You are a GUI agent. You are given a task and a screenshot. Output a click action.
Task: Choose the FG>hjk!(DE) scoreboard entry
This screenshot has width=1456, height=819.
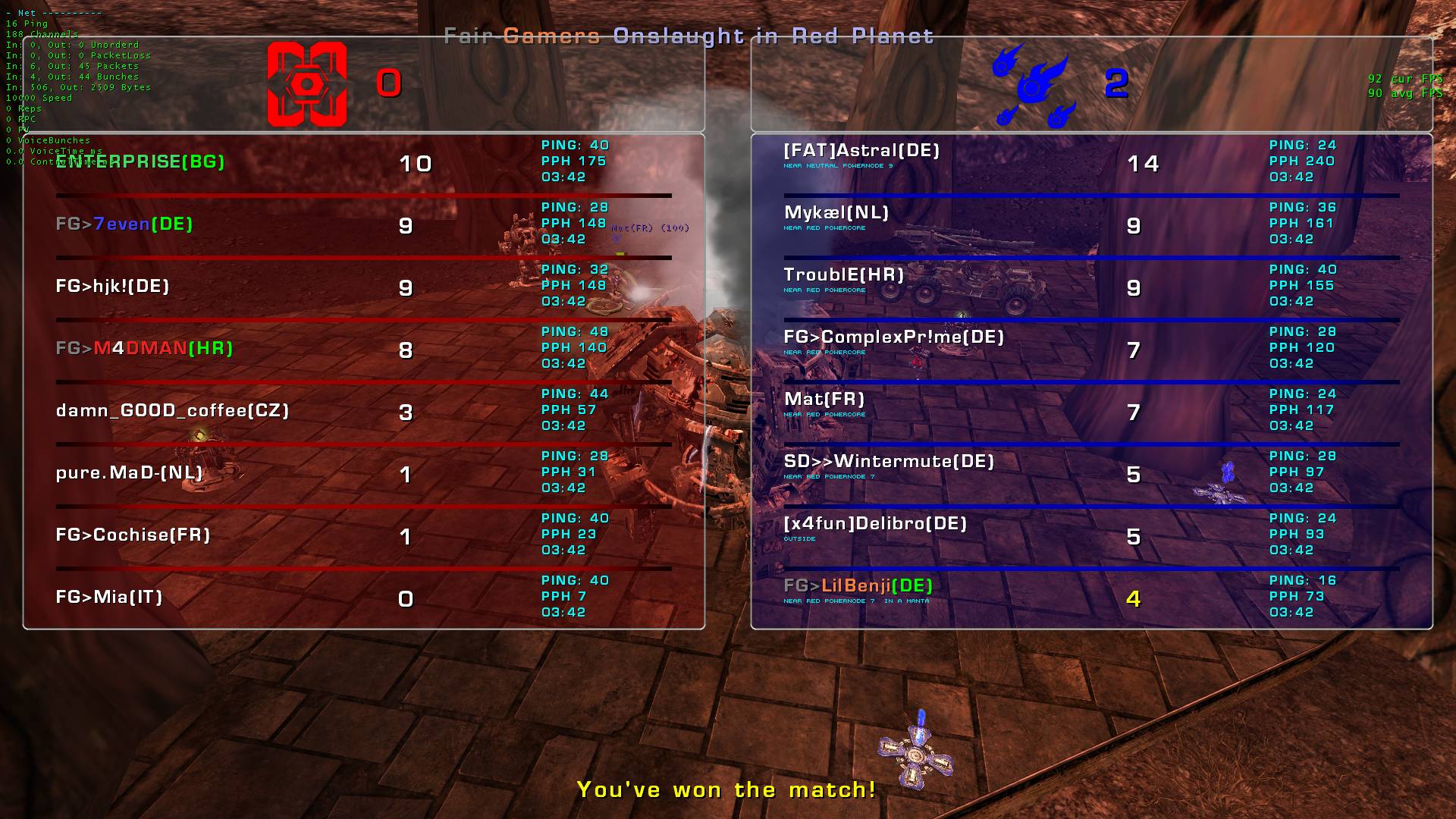click(x=112, y=286)
